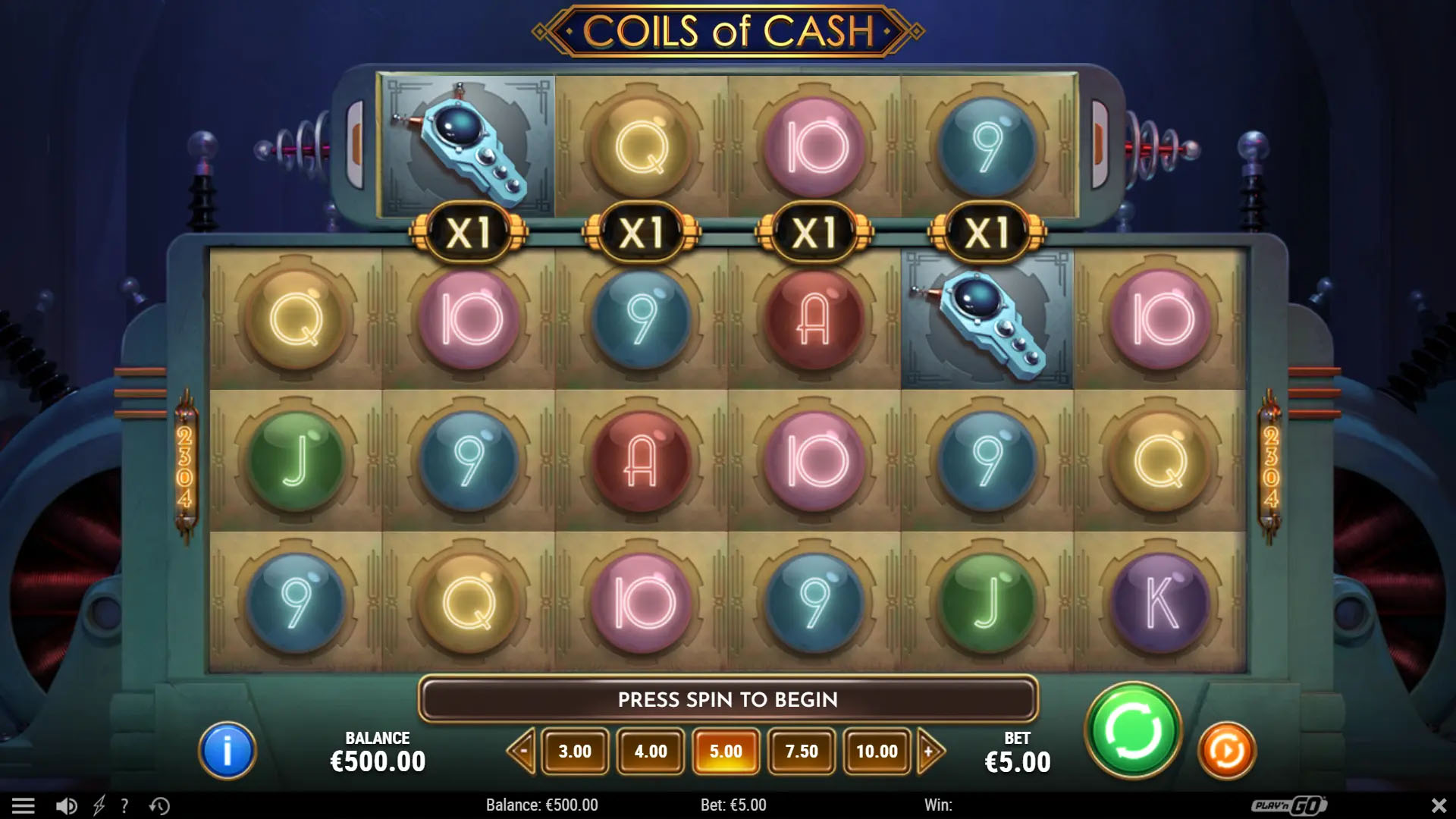View game history clock icon
Screen dimensions: 1456x819
[x=159, y=805]
